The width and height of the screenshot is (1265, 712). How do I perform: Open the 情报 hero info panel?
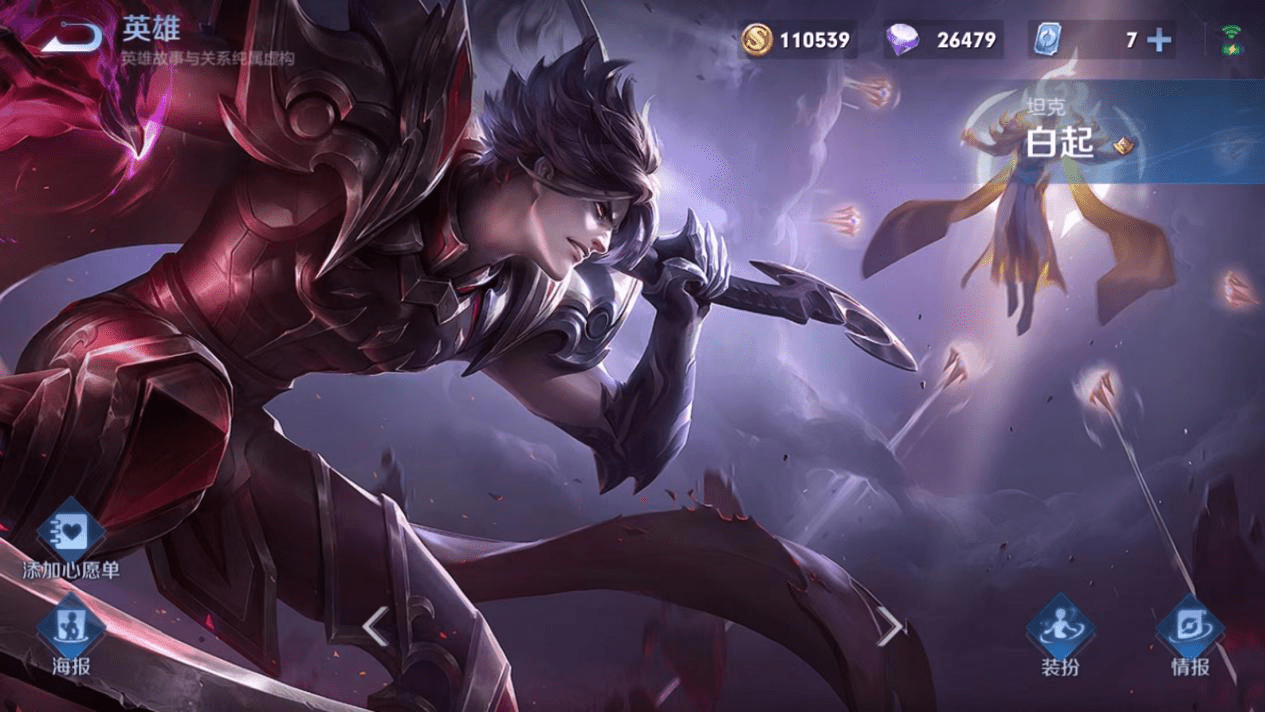1190,632
